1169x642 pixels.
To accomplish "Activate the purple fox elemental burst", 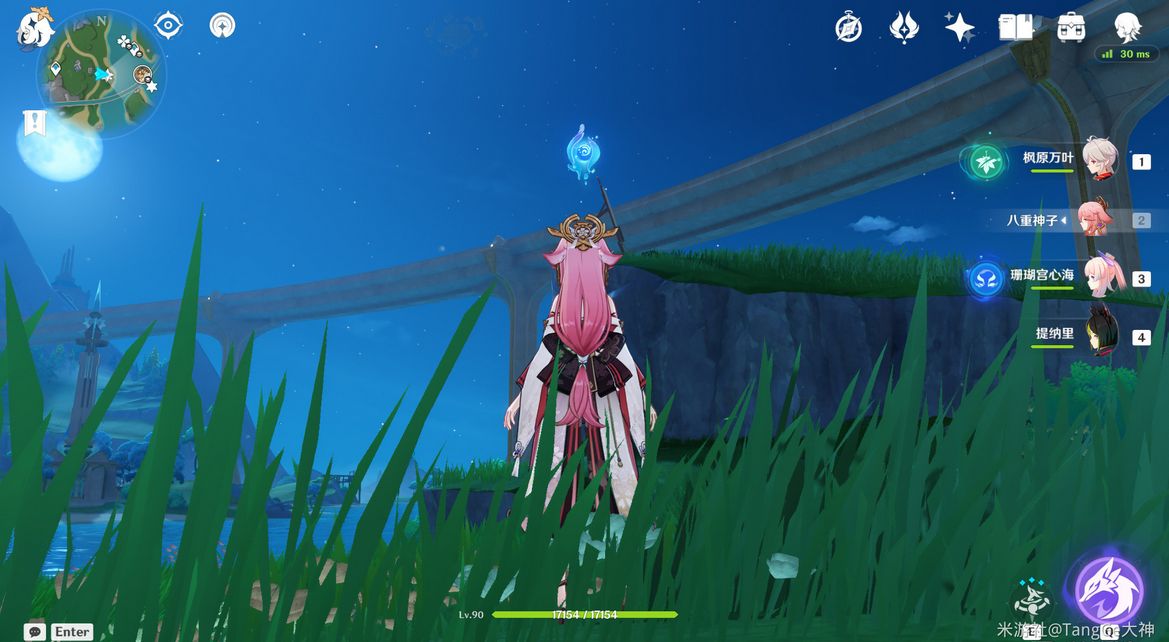I will pyautogui.click(x=1108, y=591).
